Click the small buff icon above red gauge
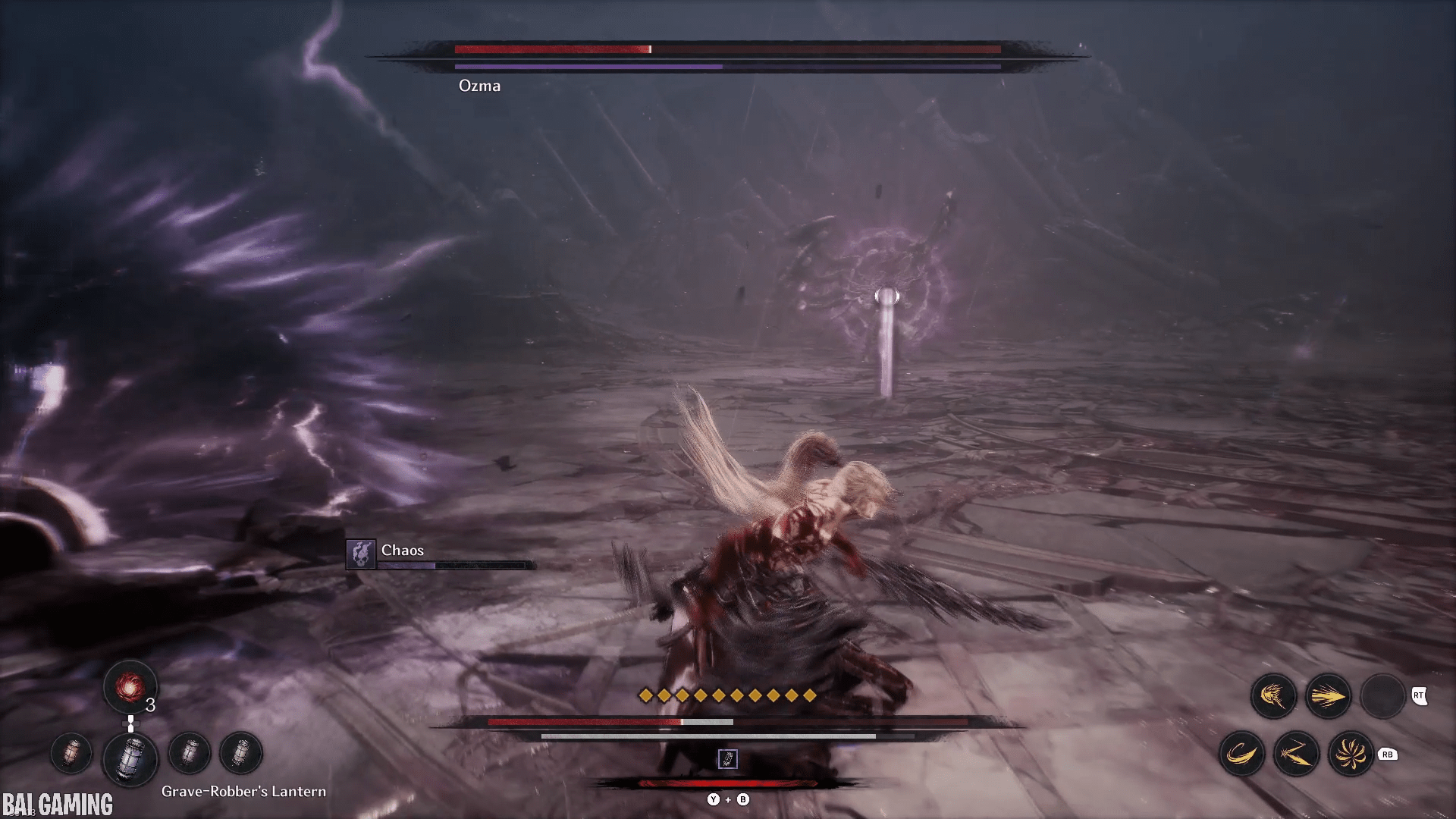 click(727, 759)
